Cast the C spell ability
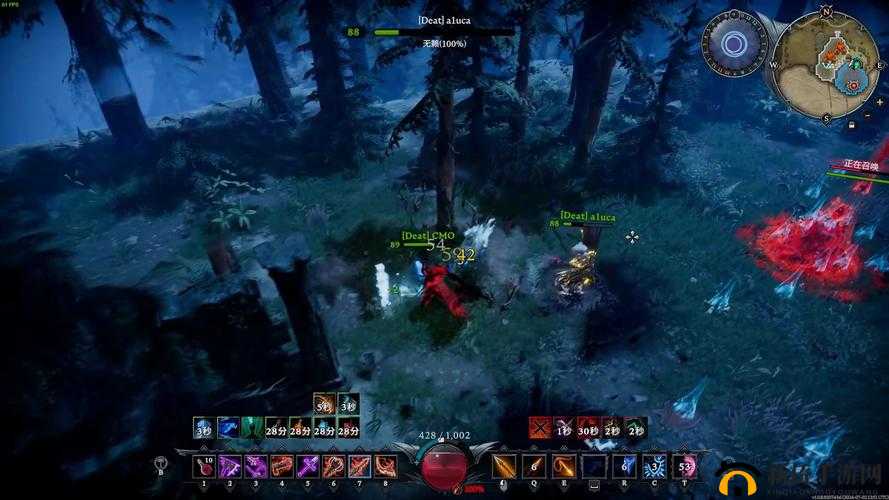The image size is (889, 500). (x=655, y=466)
